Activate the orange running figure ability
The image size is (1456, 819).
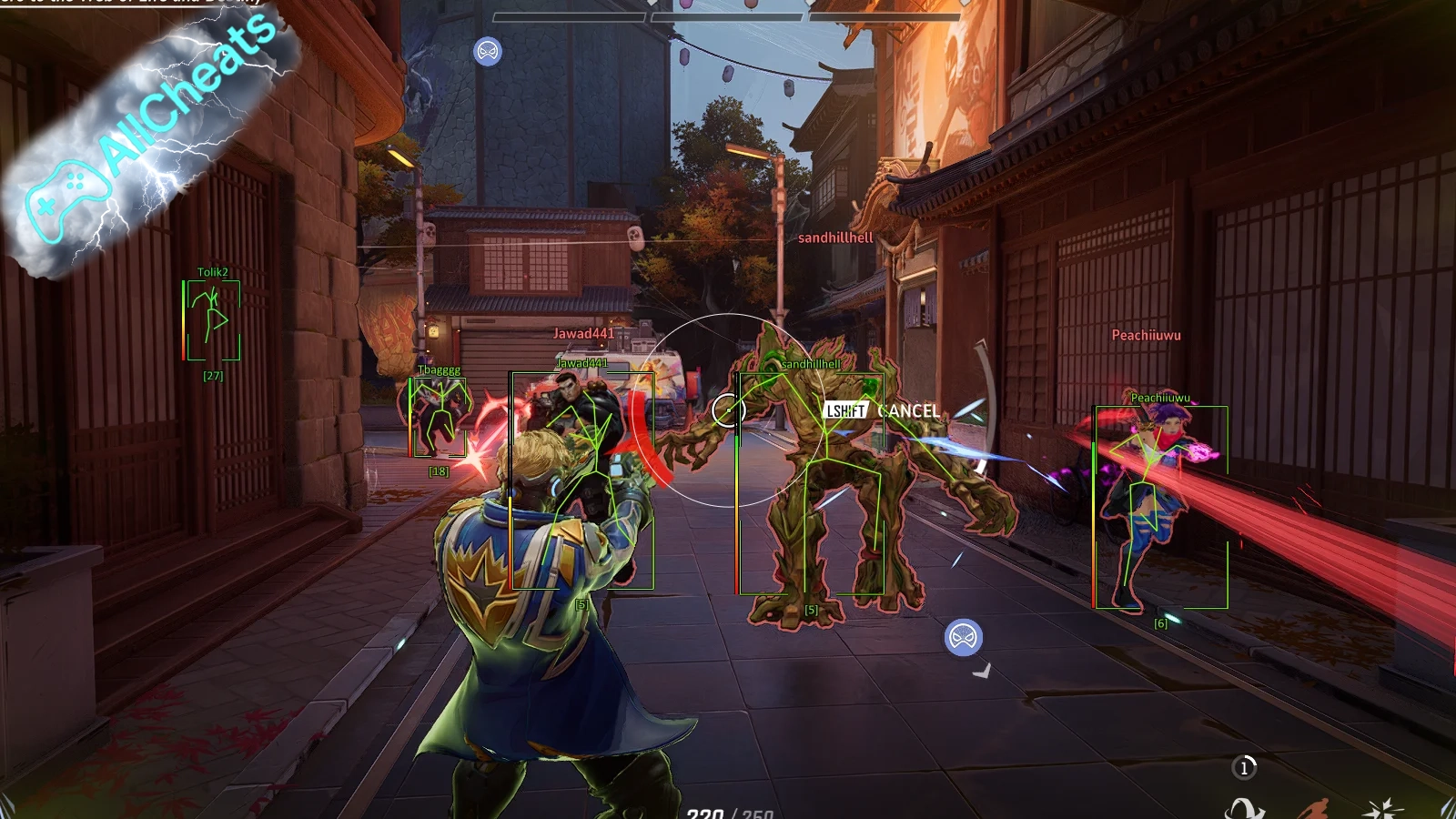click(x=1313, y=808)
